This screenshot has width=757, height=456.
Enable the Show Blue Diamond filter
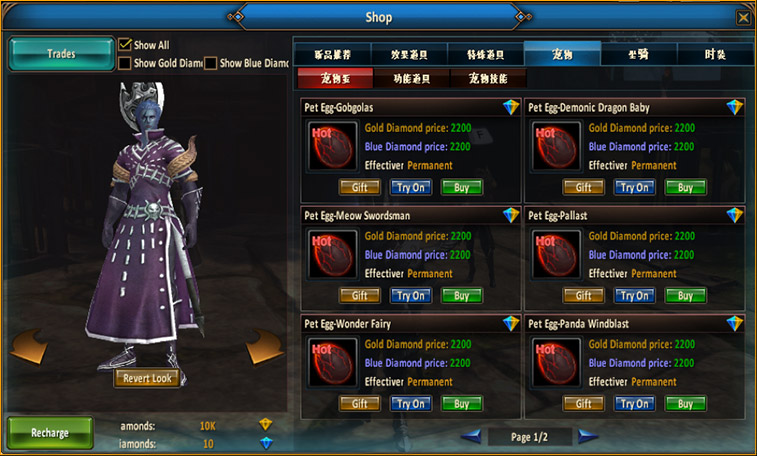(x=211, y=63)
